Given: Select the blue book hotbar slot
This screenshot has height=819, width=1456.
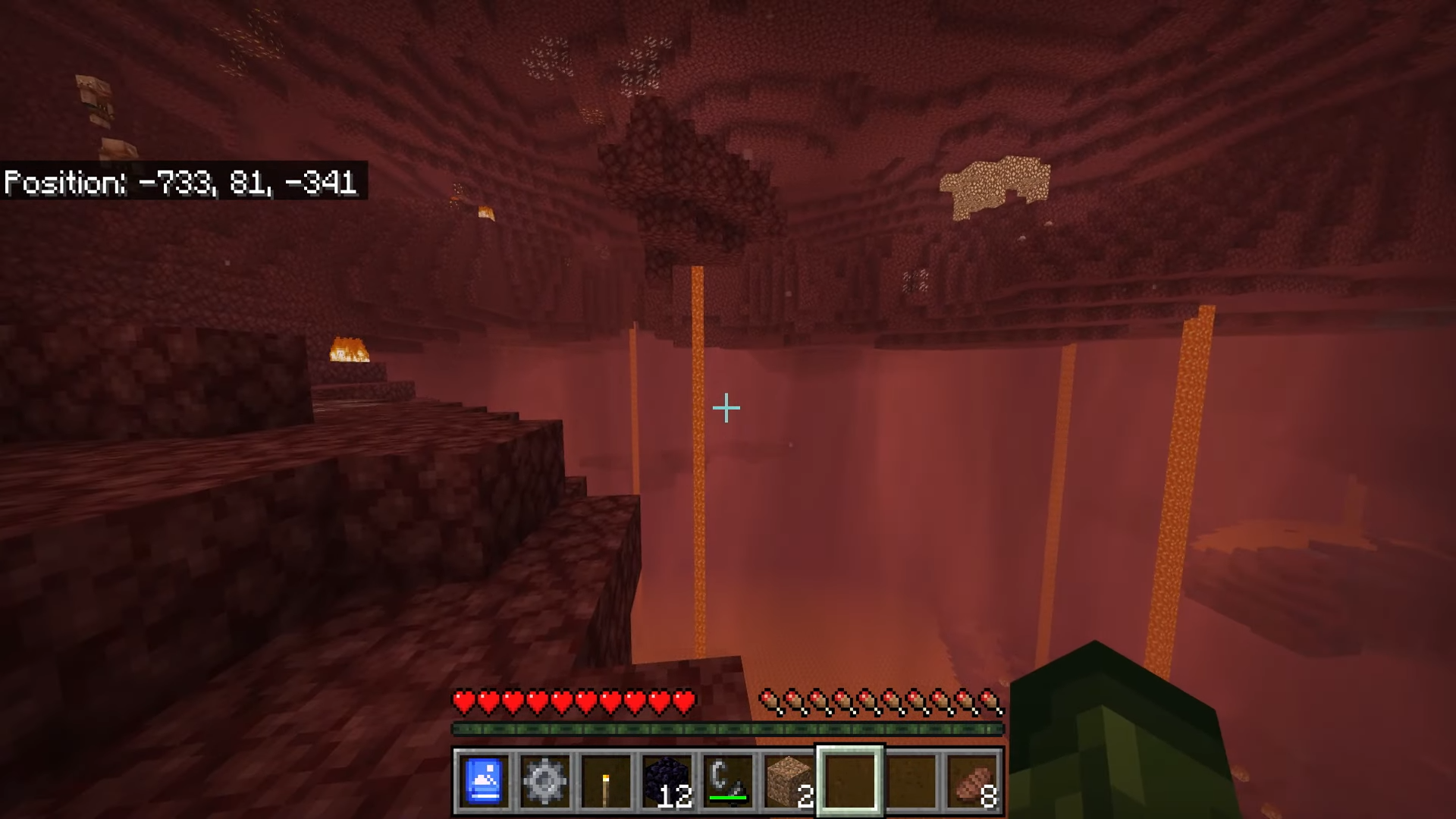Looking at the screenshot, I should [484, 781].
